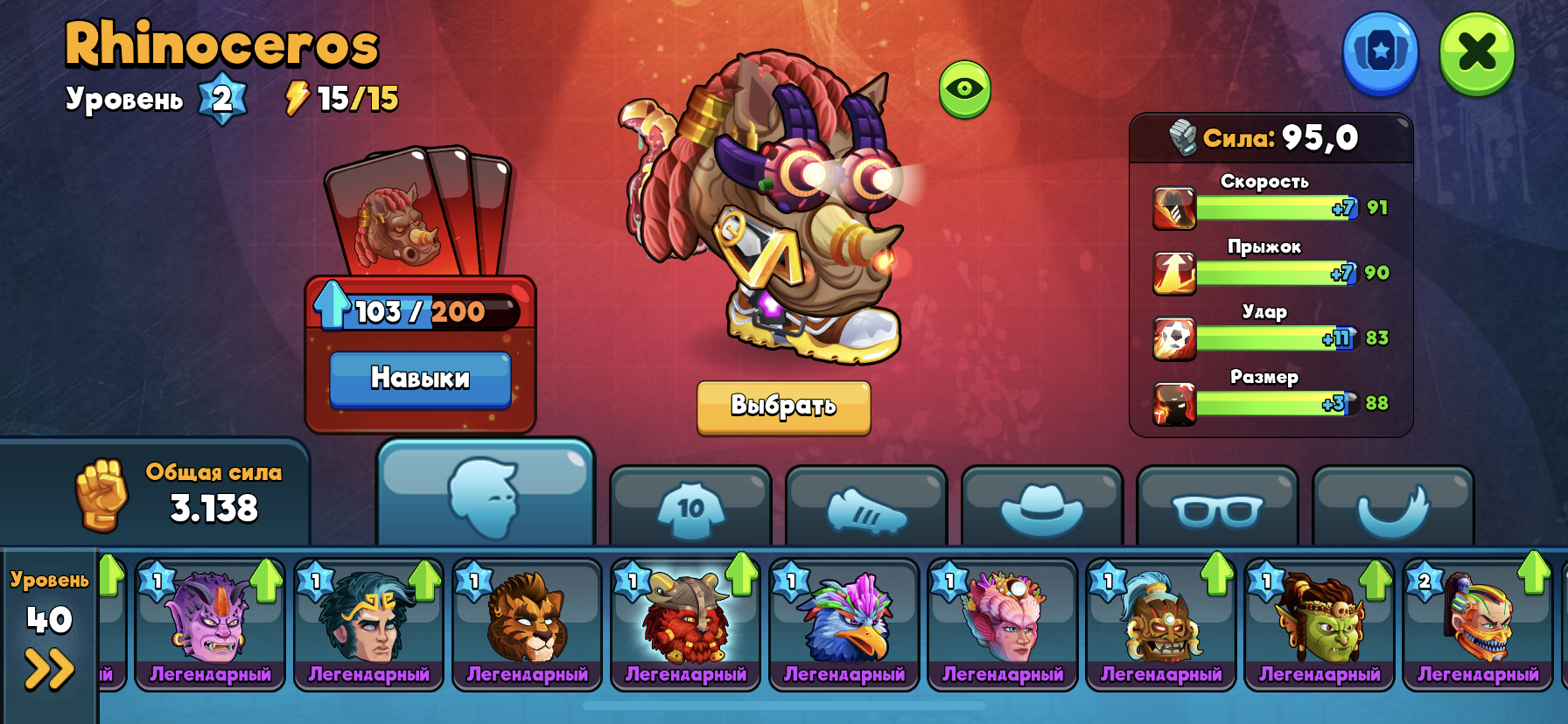Select the golden tribal mask character card
The image size is (1568, 724).
(x=1160, y=624)
